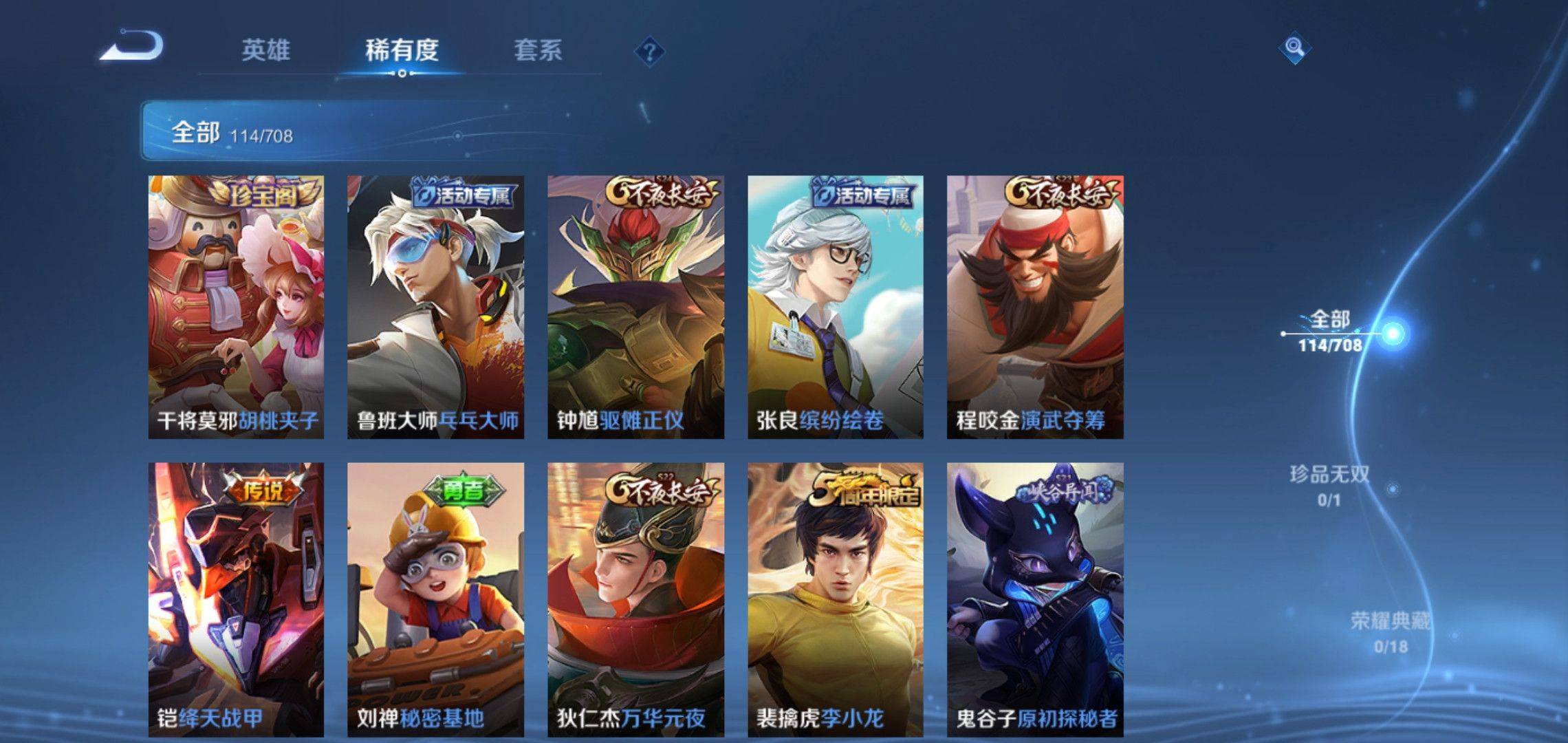Screen dimensions: 1568x743
Task: Choose the 刘禅 秘密基地 skin card
Action: tap(435, 599)
